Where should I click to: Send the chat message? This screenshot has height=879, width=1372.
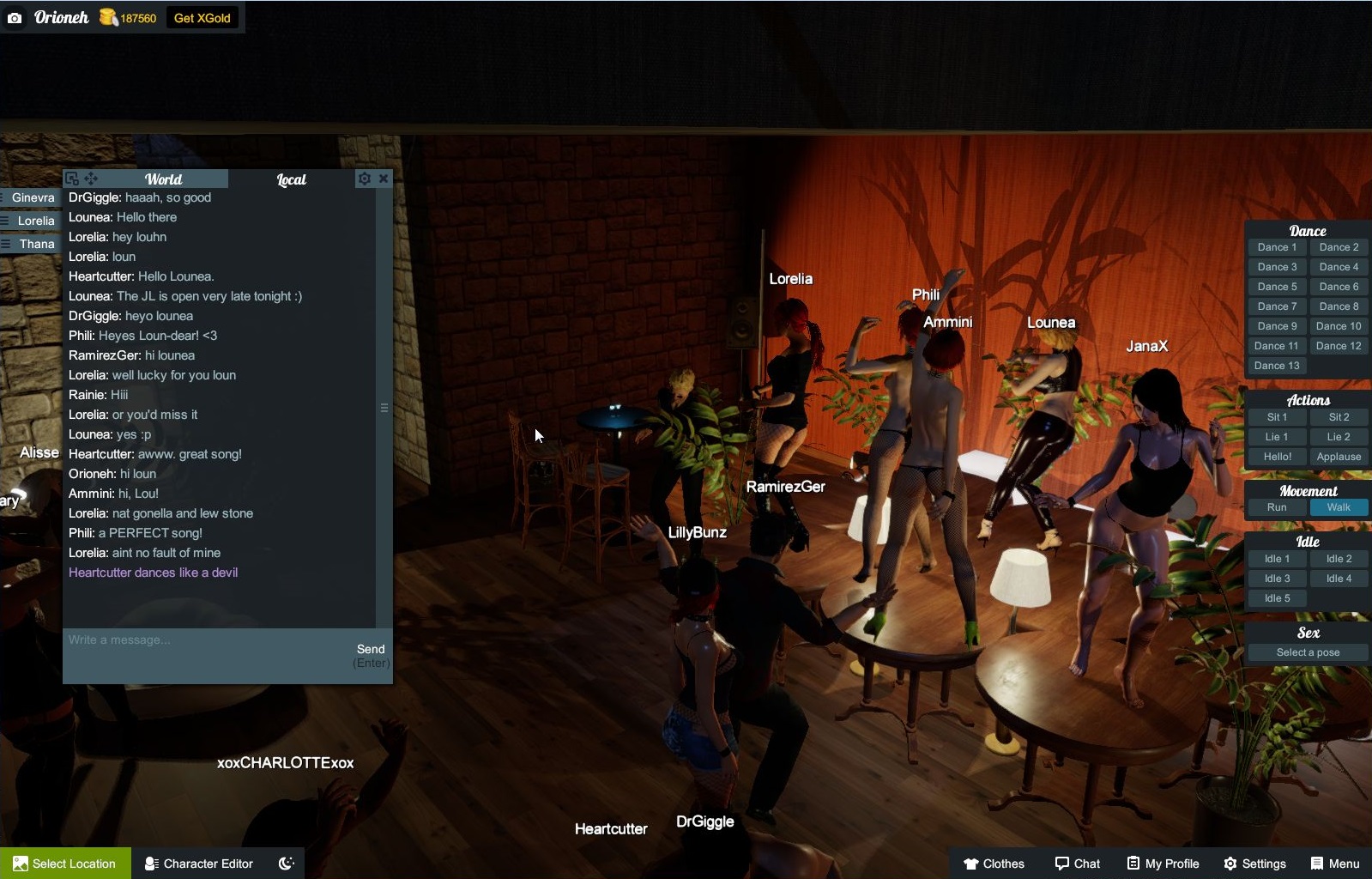click(x=371, y=650)
